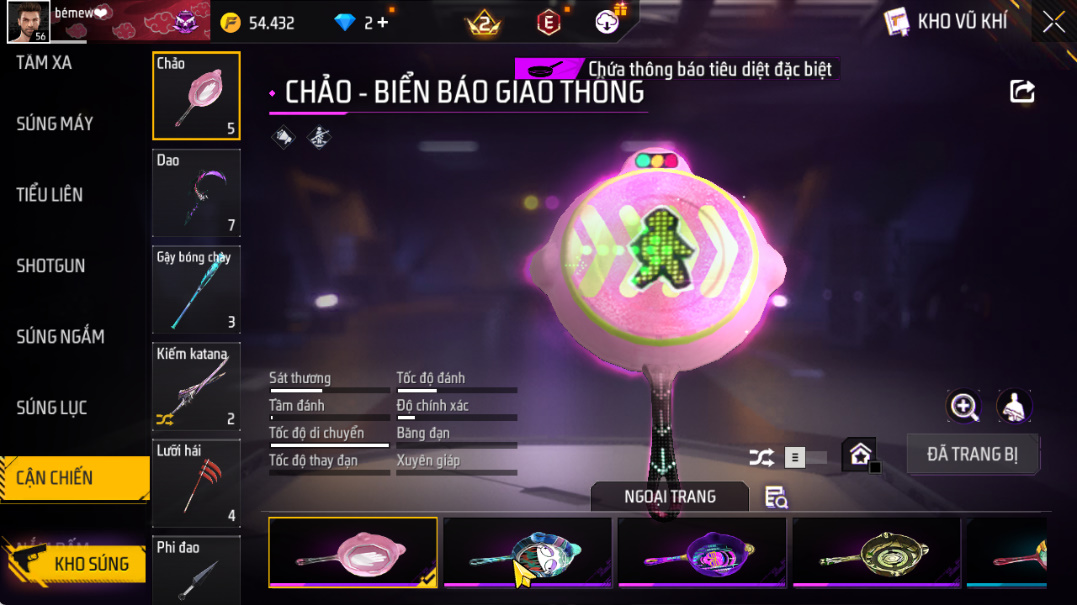1077x605 pixels.
Task: Select the Kiếm katana weapon tile
Action: [196, 387]
